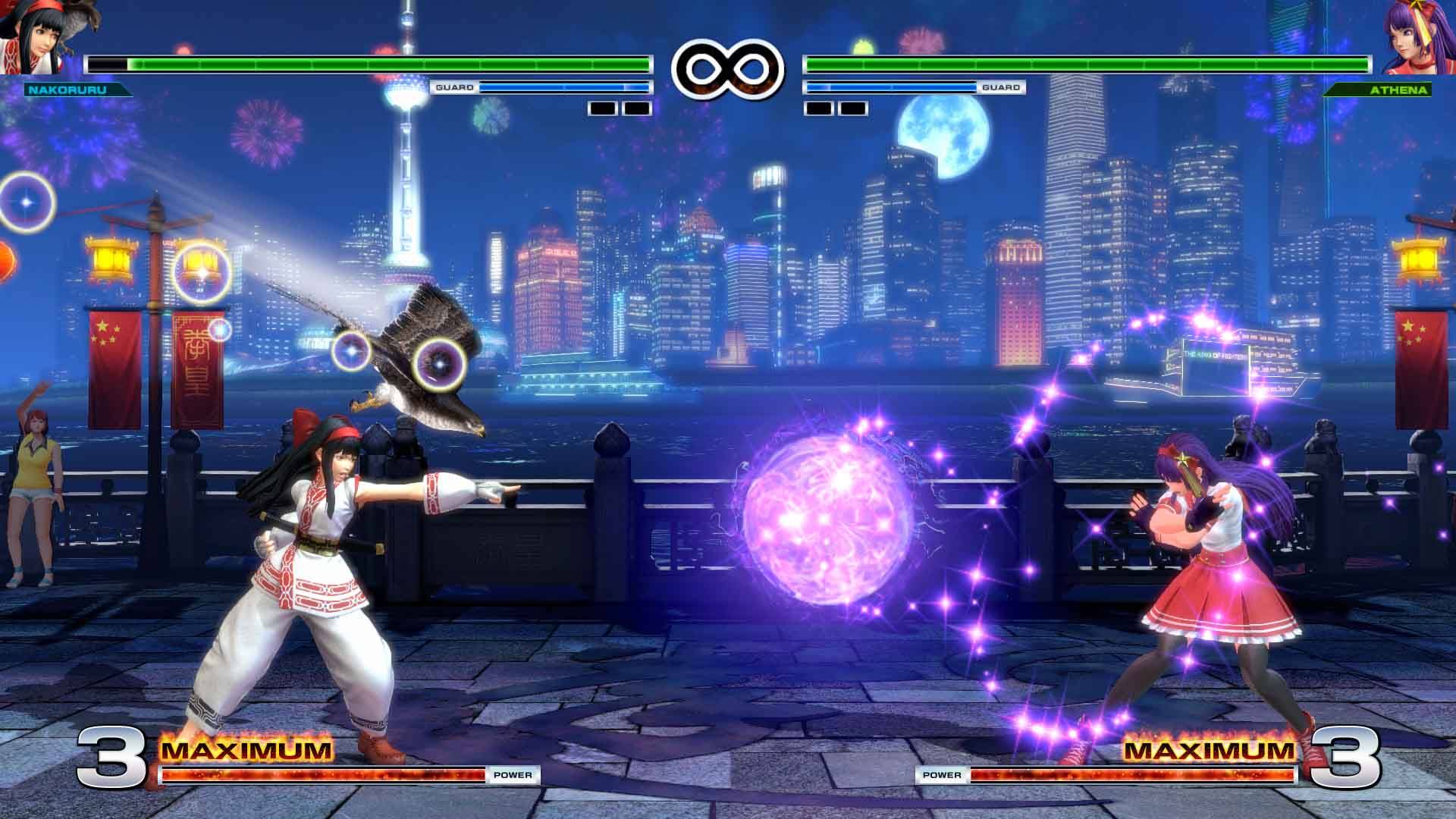Click the infinity timer symbol at top center
Viewport: 1456px width, 819px height.
pos(726,67)
